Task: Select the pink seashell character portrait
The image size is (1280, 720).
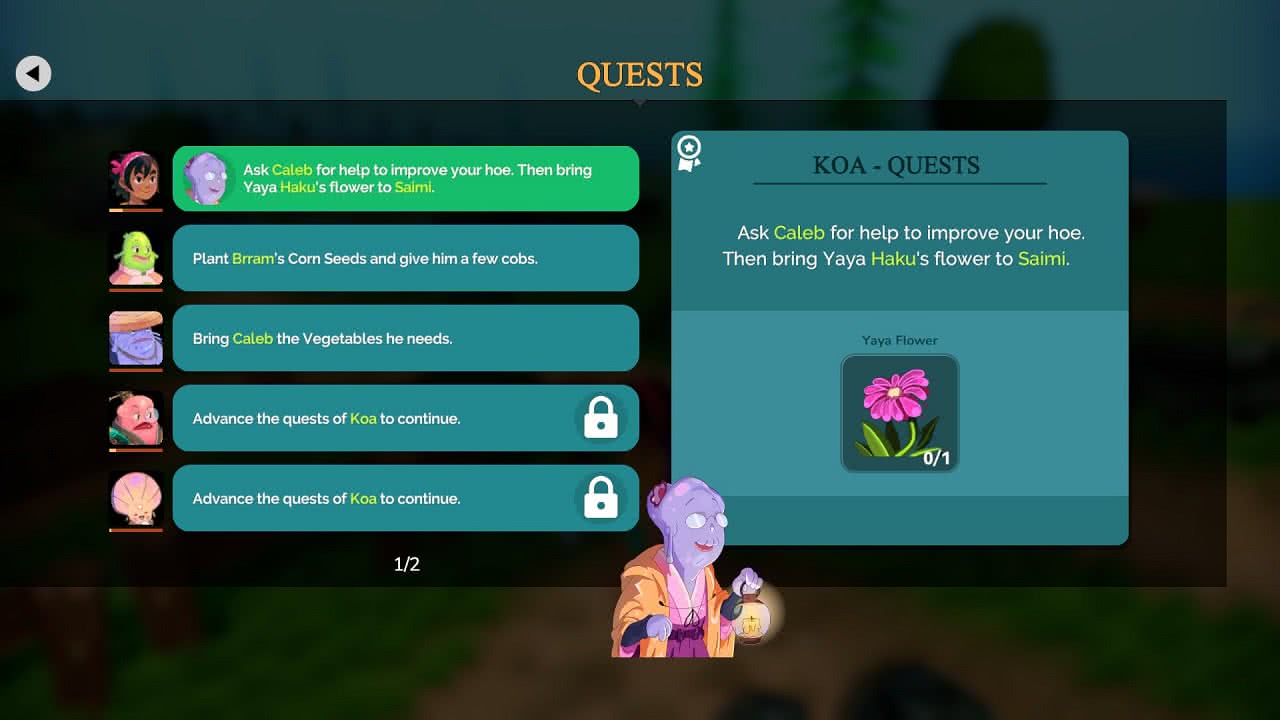Action: tap(136, 498)
